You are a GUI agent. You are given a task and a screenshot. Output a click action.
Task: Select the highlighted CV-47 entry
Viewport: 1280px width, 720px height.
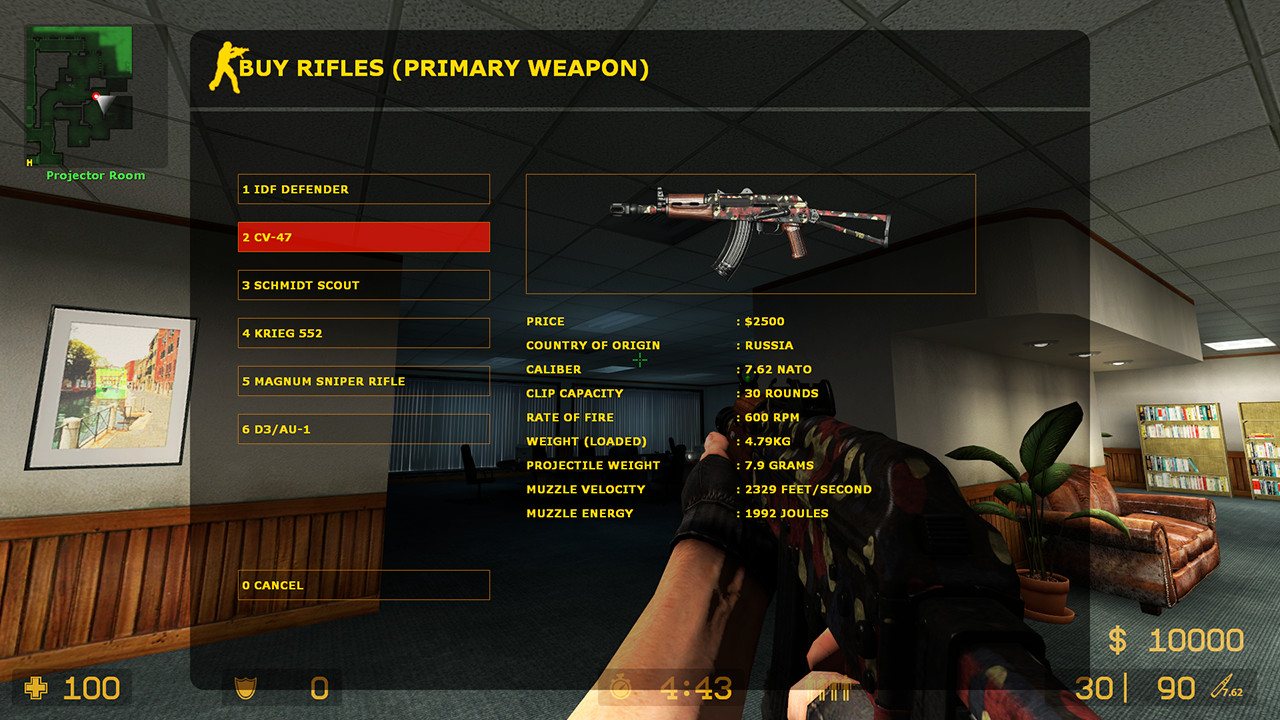click(363, 237)
